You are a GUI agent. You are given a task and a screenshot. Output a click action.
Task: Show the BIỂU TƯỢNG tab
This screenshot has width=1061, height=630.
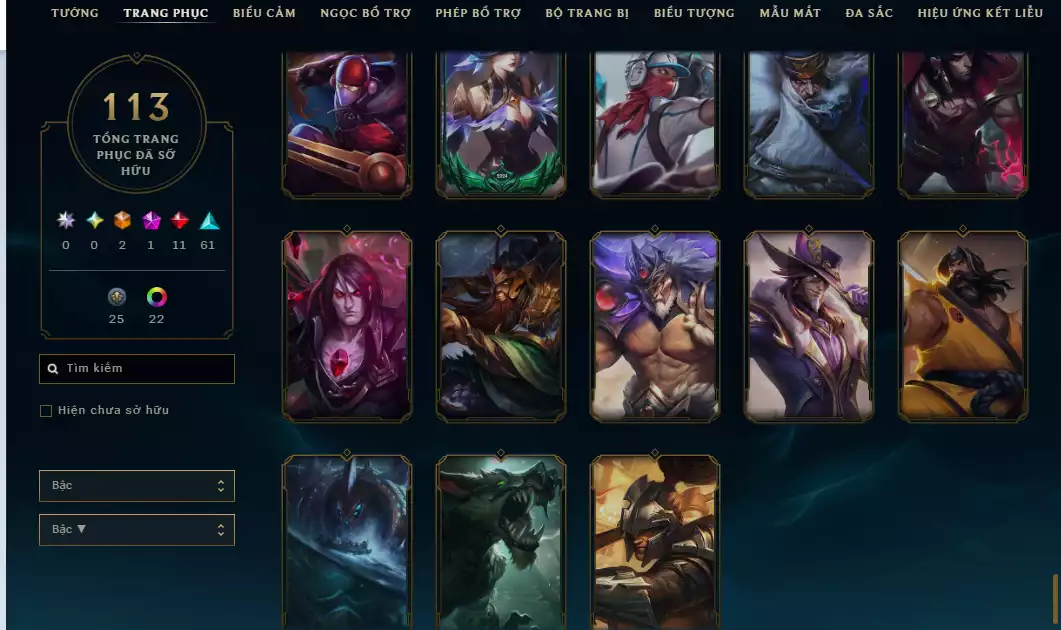(694, 13)
